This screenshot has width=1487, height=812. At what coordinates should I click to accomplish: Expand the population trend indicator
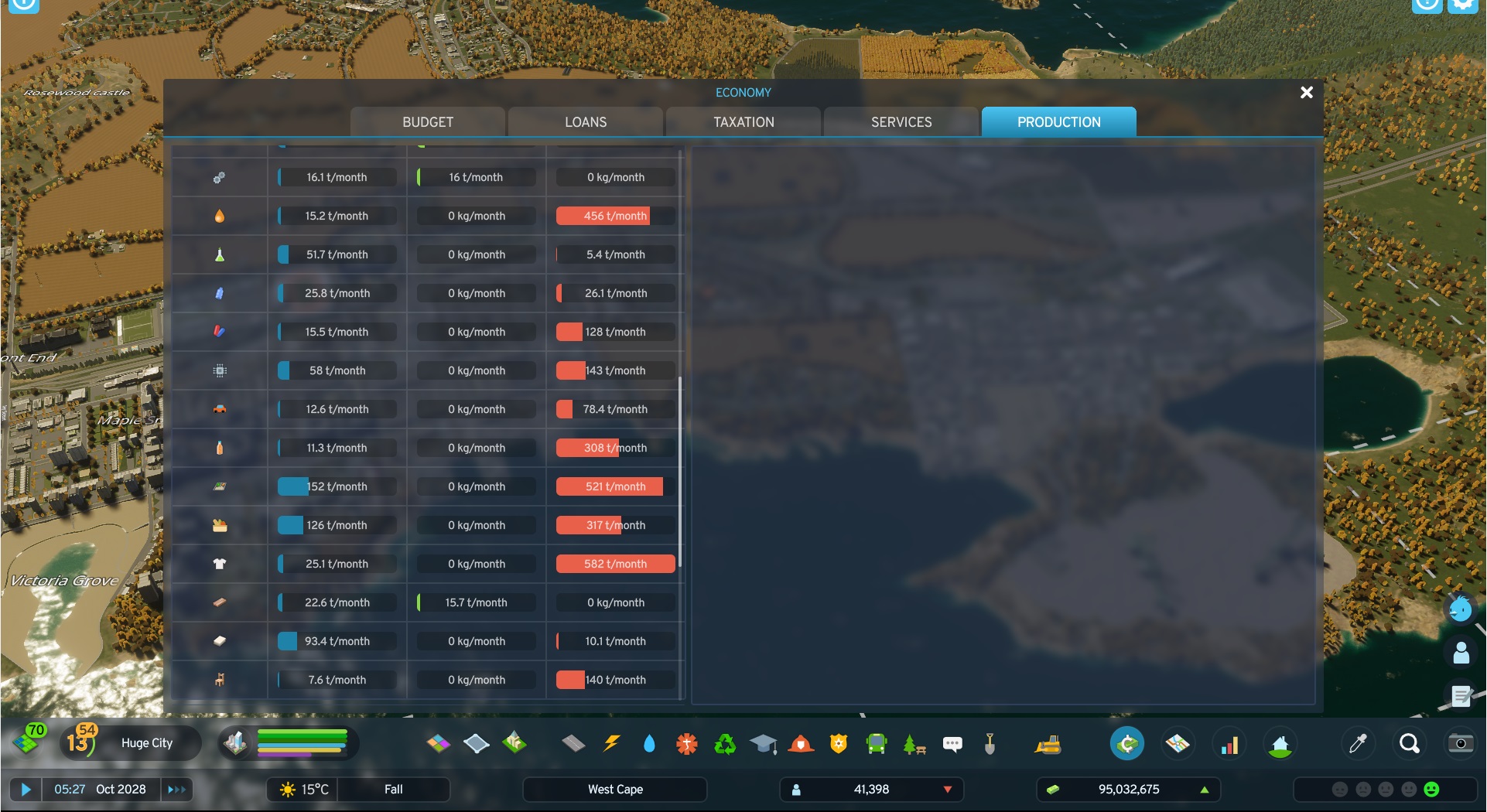947,789
